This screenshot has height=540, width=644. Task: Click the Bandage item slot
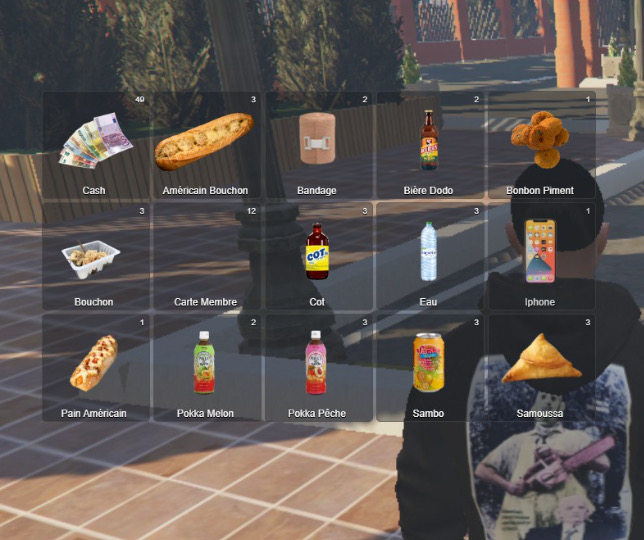point(317,146)
